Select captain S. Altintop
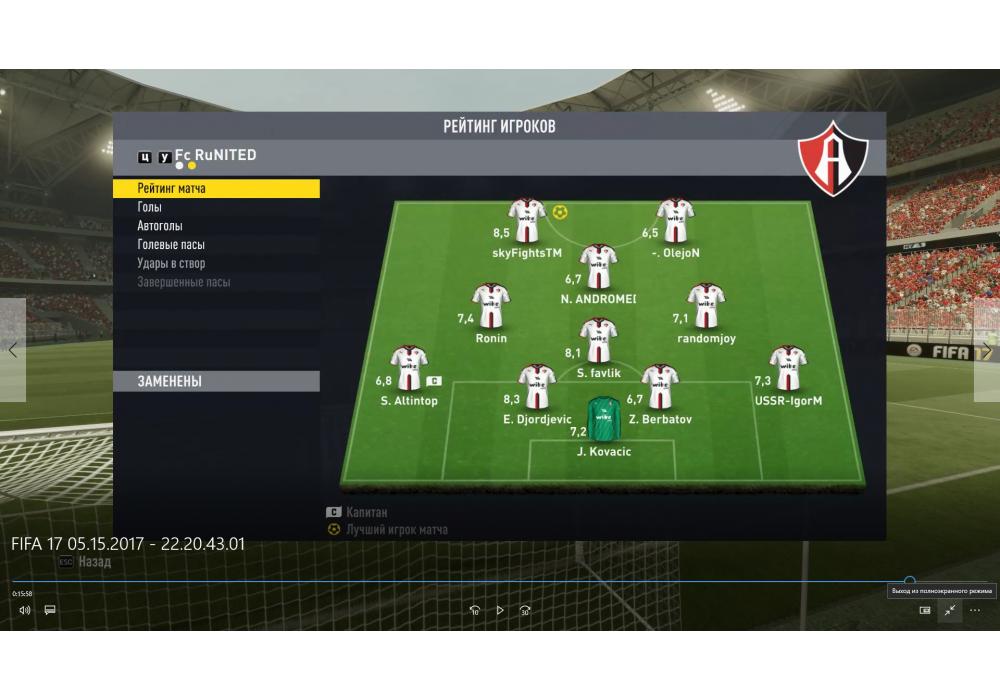 tap(409, 369)
